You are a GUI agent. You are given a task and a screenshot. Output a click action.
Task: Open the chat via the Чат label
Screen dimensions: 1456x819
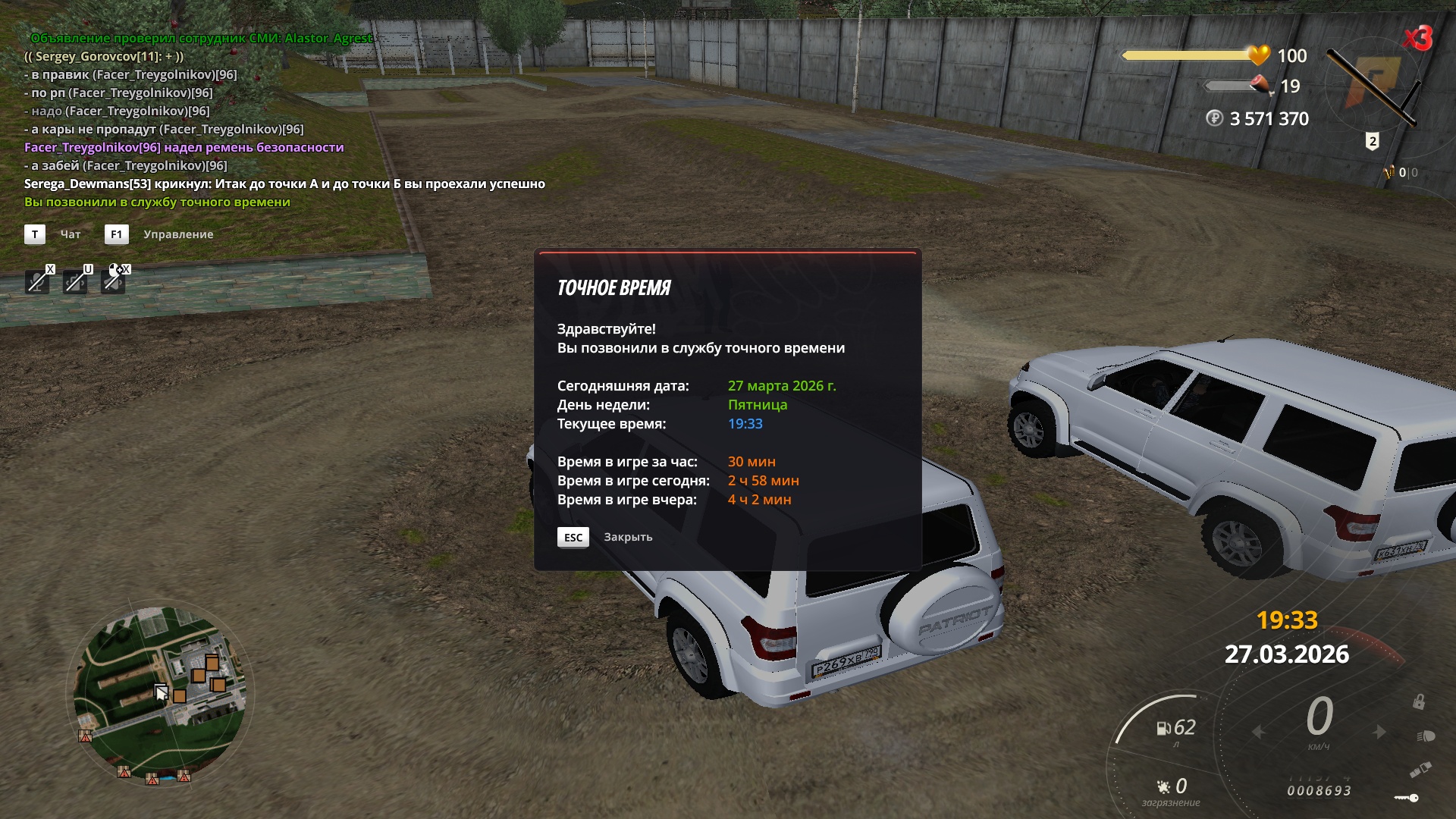point(71,234)
